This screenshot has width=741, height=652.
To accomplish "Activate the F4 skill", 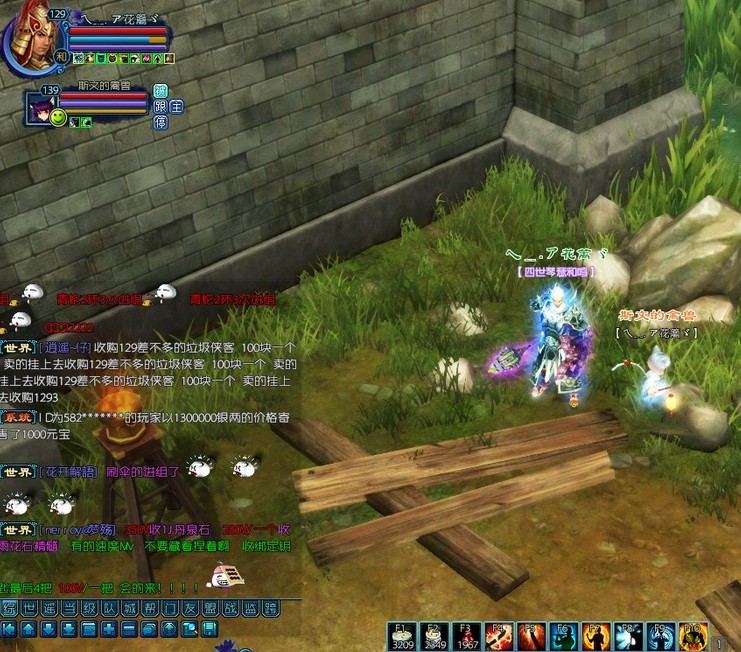I will coord(496,636).
